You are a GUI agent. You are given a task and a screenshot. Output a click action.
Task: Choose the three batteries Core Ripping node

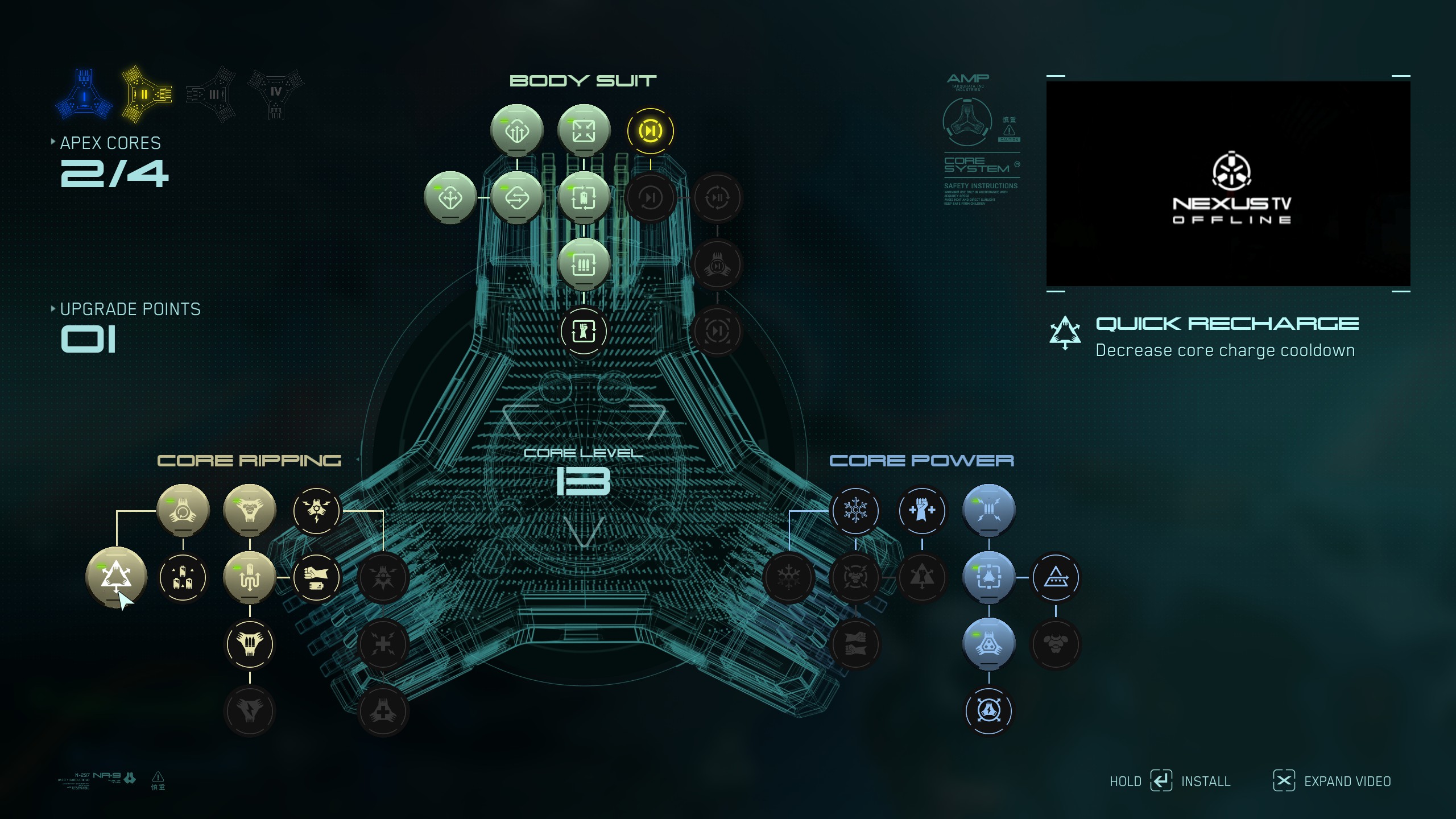tap(183, 578)
